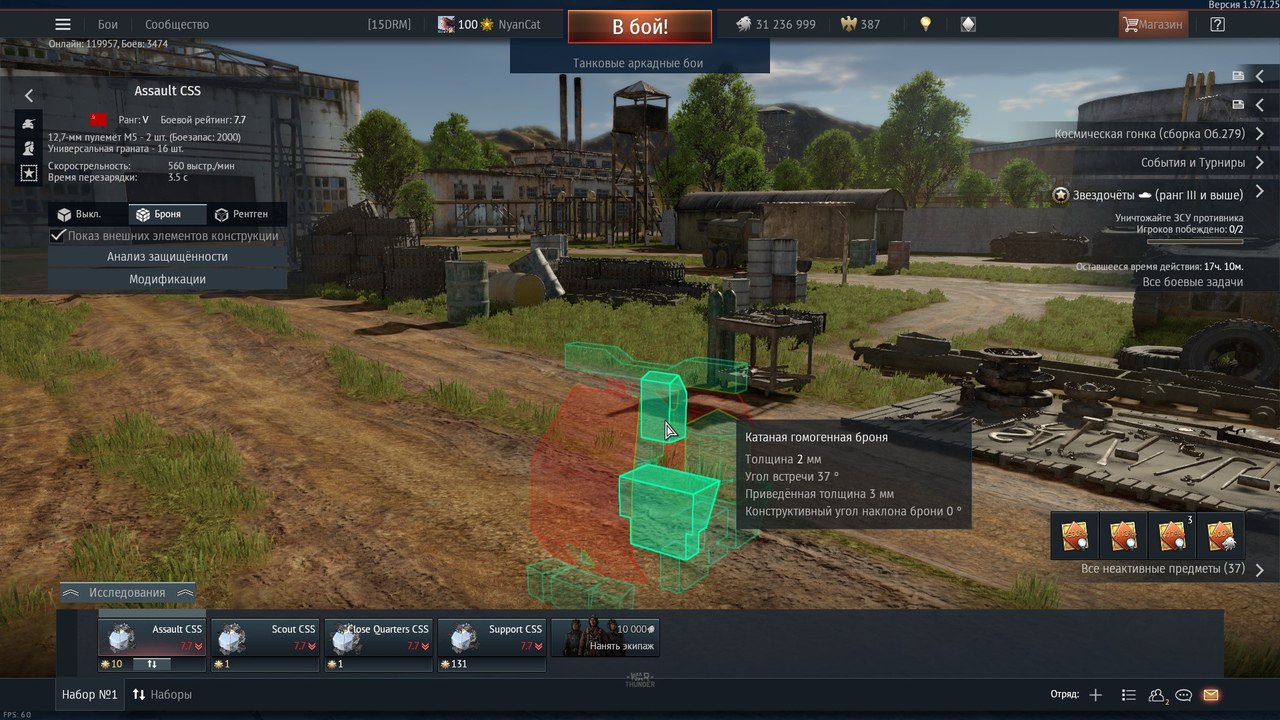Open the Модификации panel
The image size is (1280, 720).
point(167,279)
